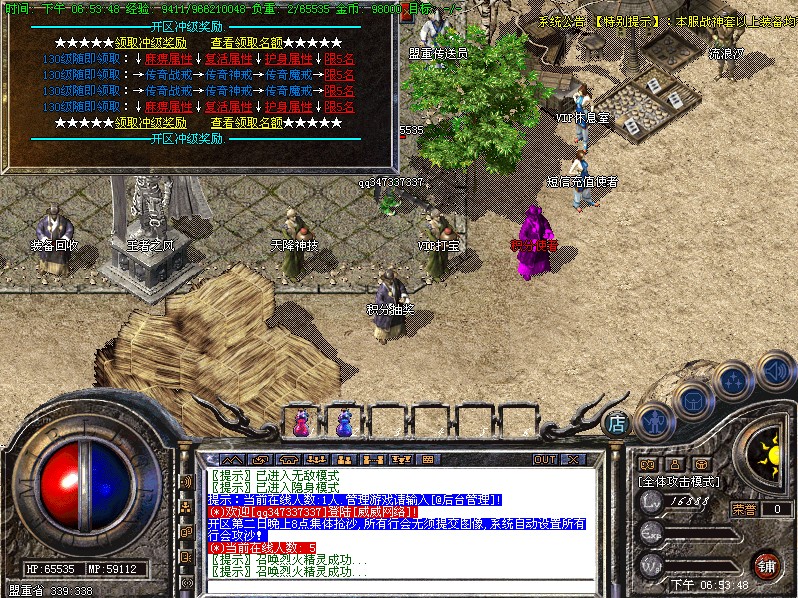Click the OUT logout button

pyautogui.click(x=545, y=460)
